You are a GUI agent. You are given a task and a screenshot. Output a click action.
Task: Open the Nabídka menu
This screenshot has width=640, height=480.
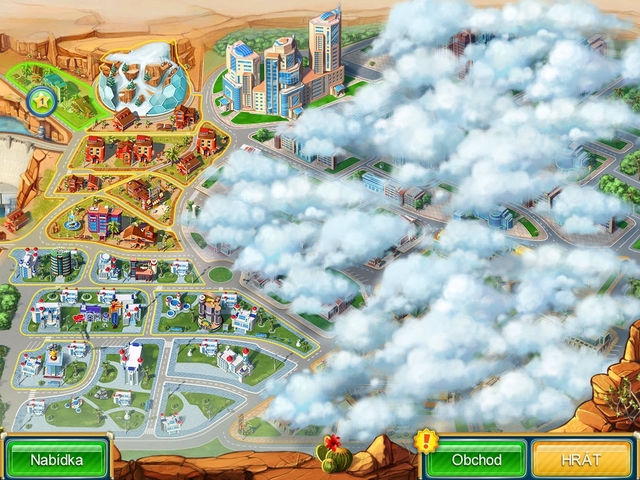coord(55,460)
